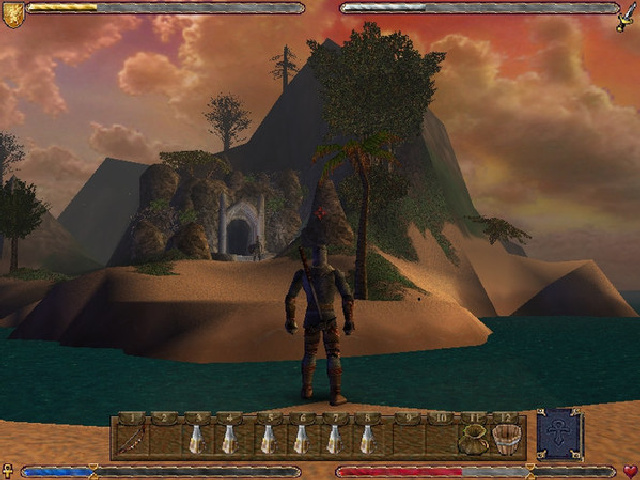Select the bow in hotbar slot 1

(x=132, y=438)
